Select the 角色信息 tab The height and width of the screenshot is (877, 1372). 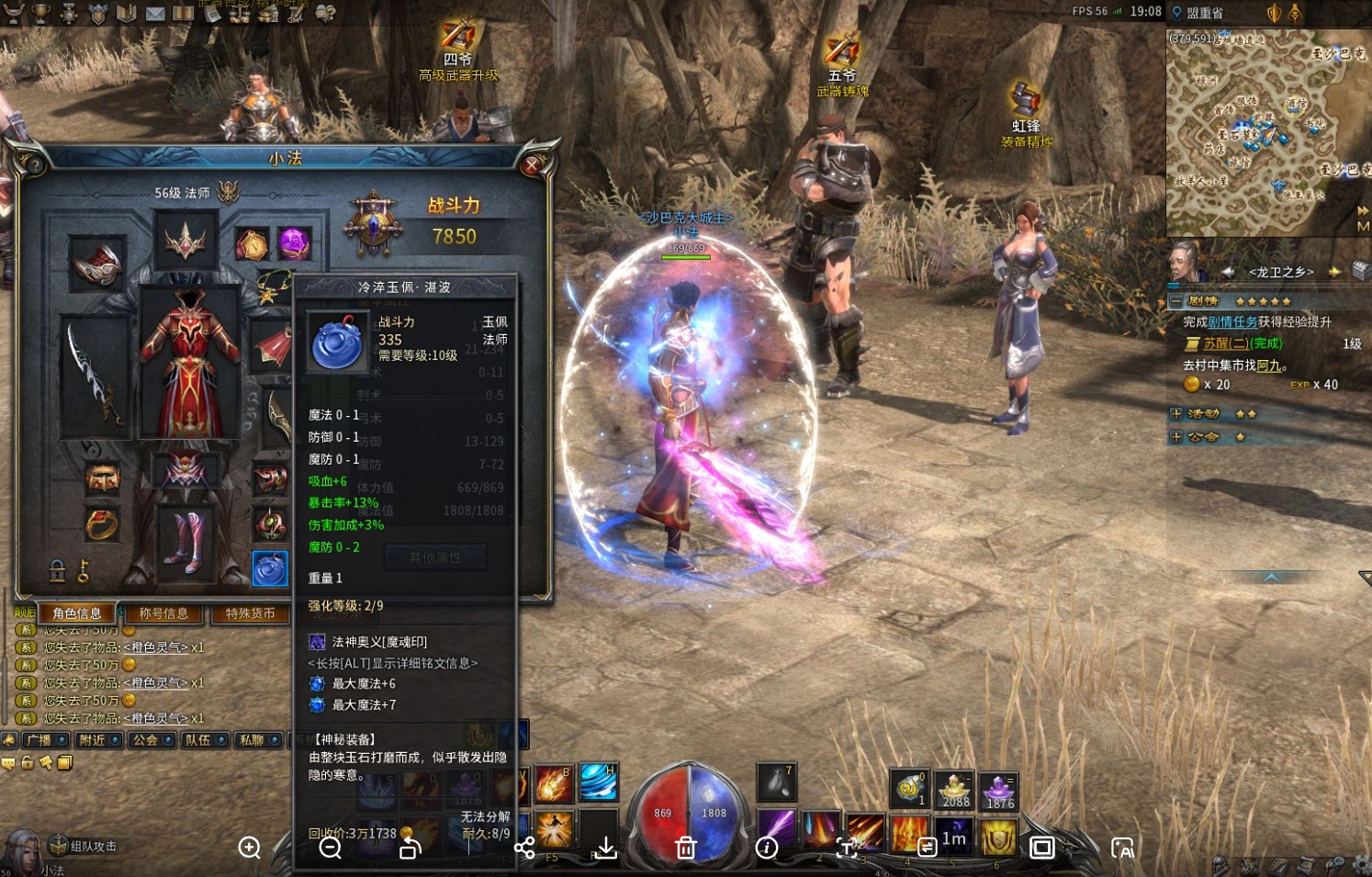pos(77,613)
